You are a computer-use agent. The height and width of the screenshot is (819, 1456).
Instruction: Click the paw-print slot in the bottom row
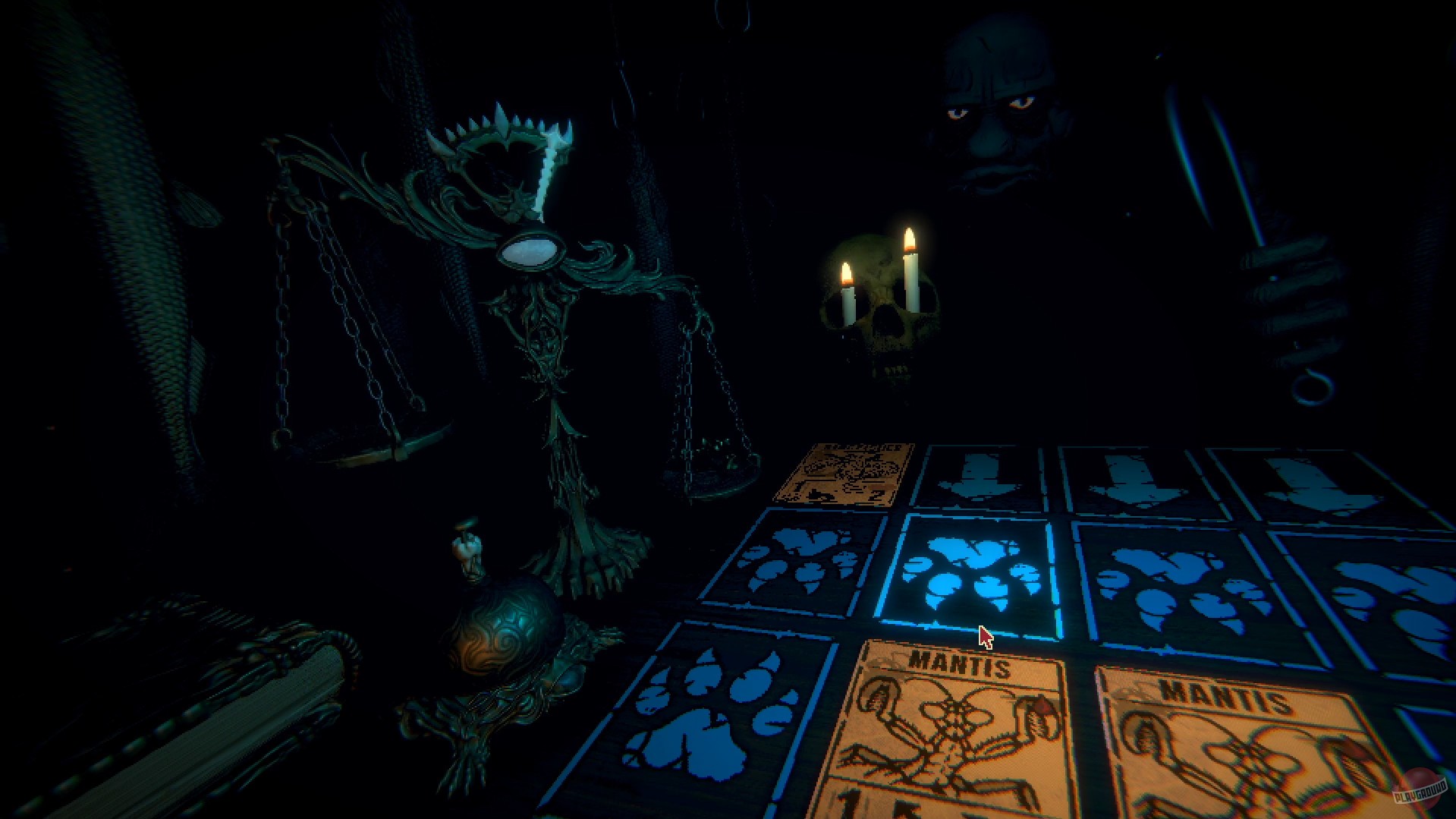(713, 706)
